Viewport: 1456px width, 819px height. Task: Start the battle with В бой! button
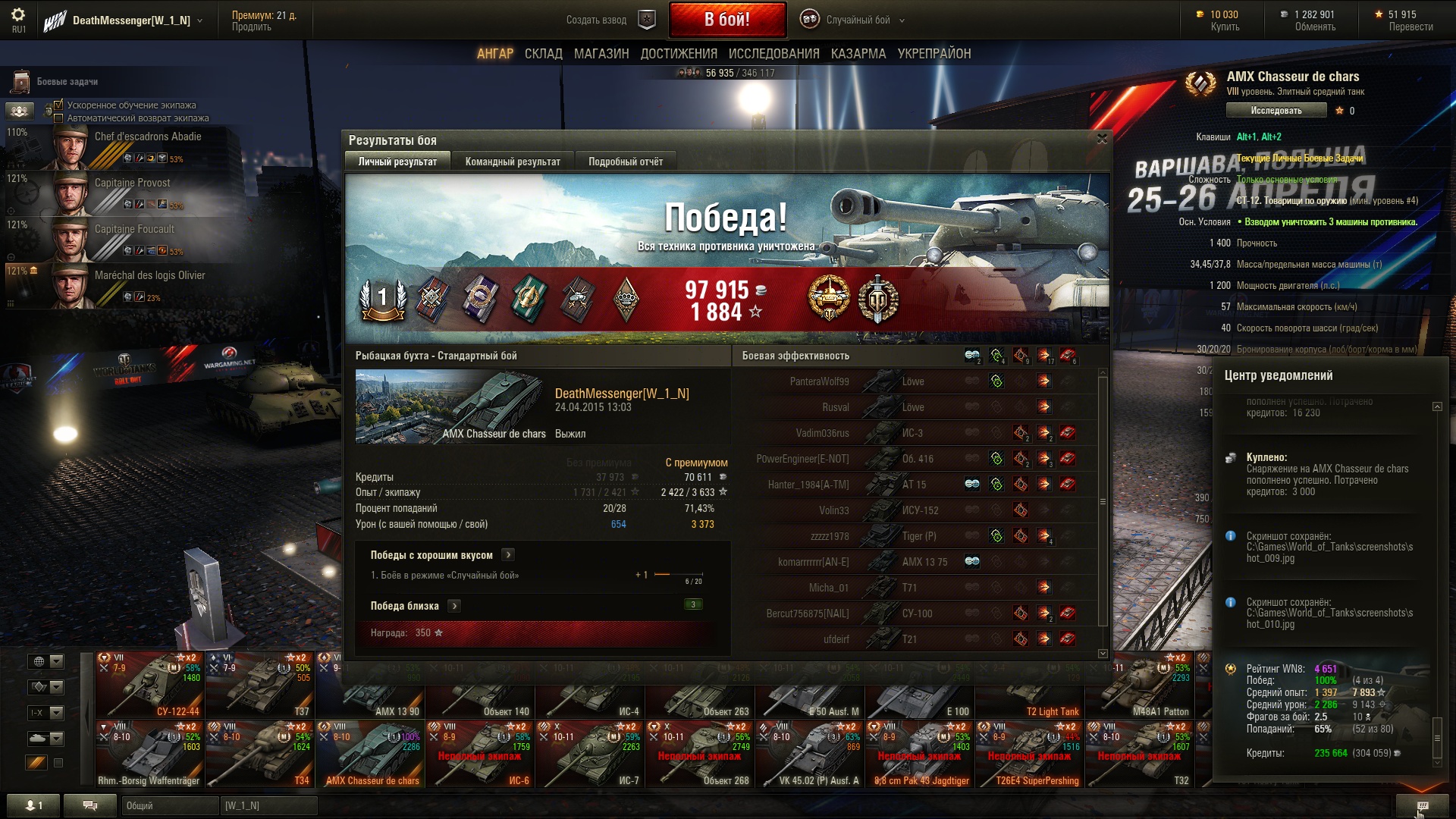click(x=726, y=20)
